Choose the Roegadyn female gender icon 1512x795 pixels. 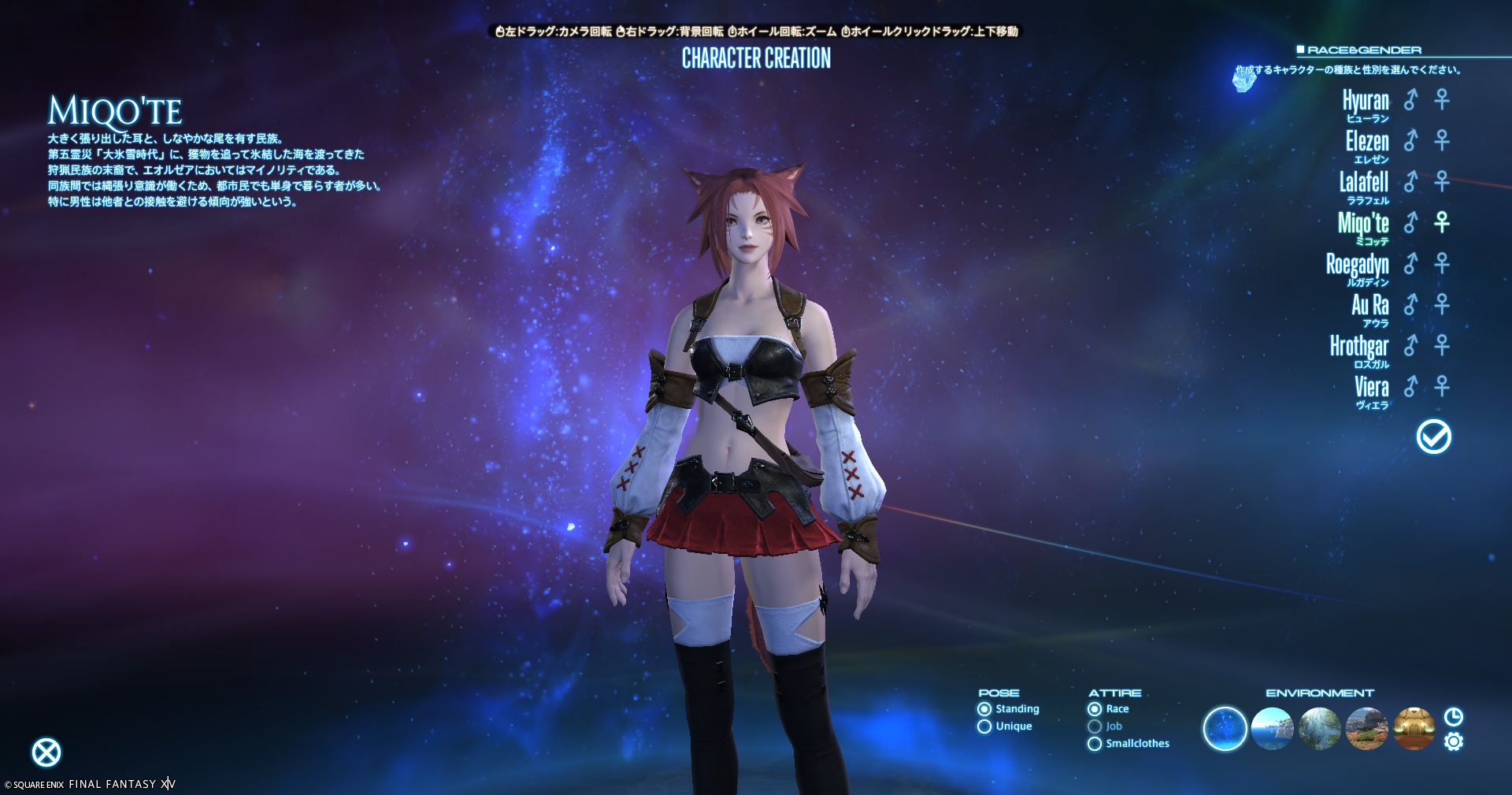coord(1442,263)
